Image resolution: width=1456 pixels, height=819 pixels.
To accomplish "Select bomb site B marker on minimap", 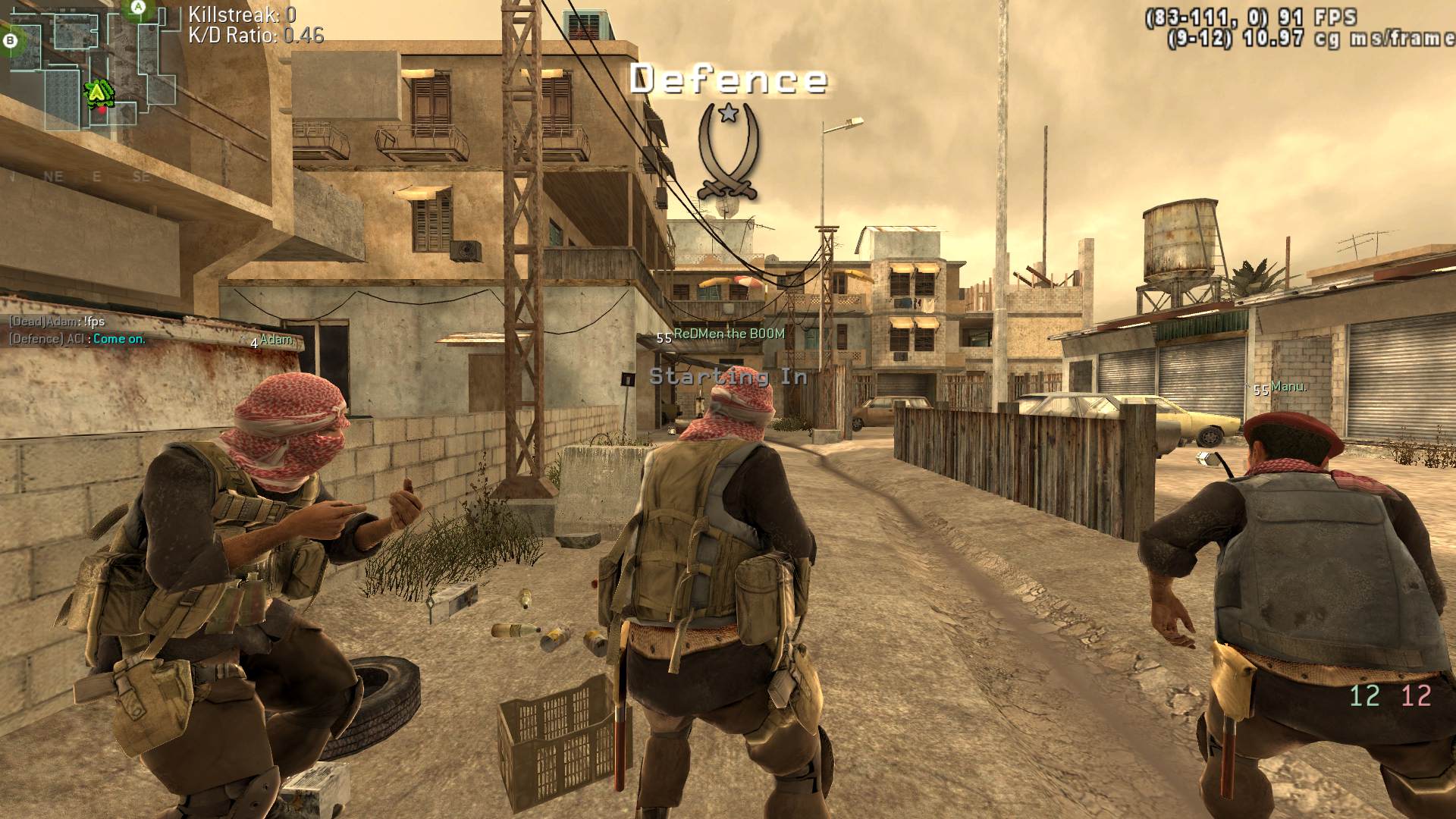I will pyautogui.click(x=11, y=41).
